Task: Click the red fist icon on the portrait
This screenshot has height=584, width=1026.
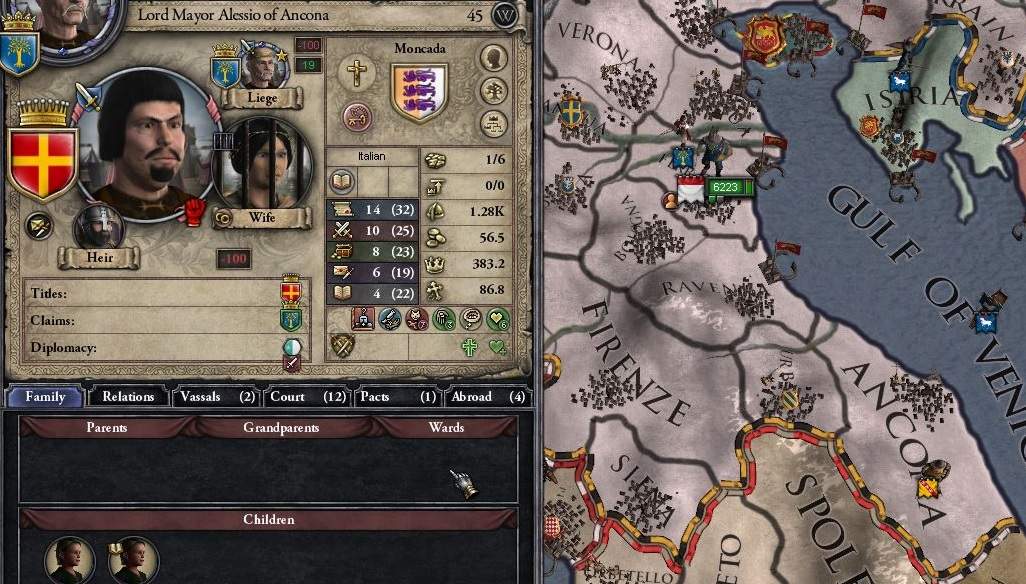Action: coord(194,211)
